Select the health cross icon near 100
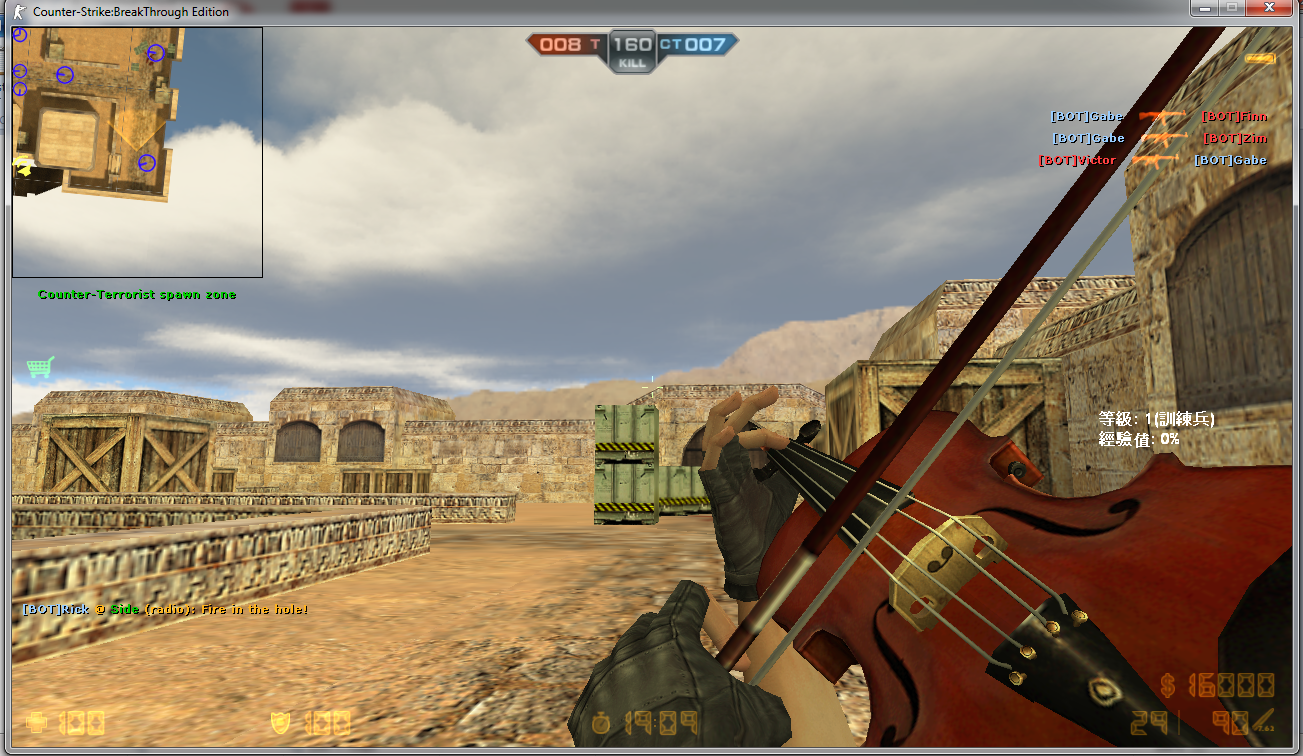 click(38, 722)
